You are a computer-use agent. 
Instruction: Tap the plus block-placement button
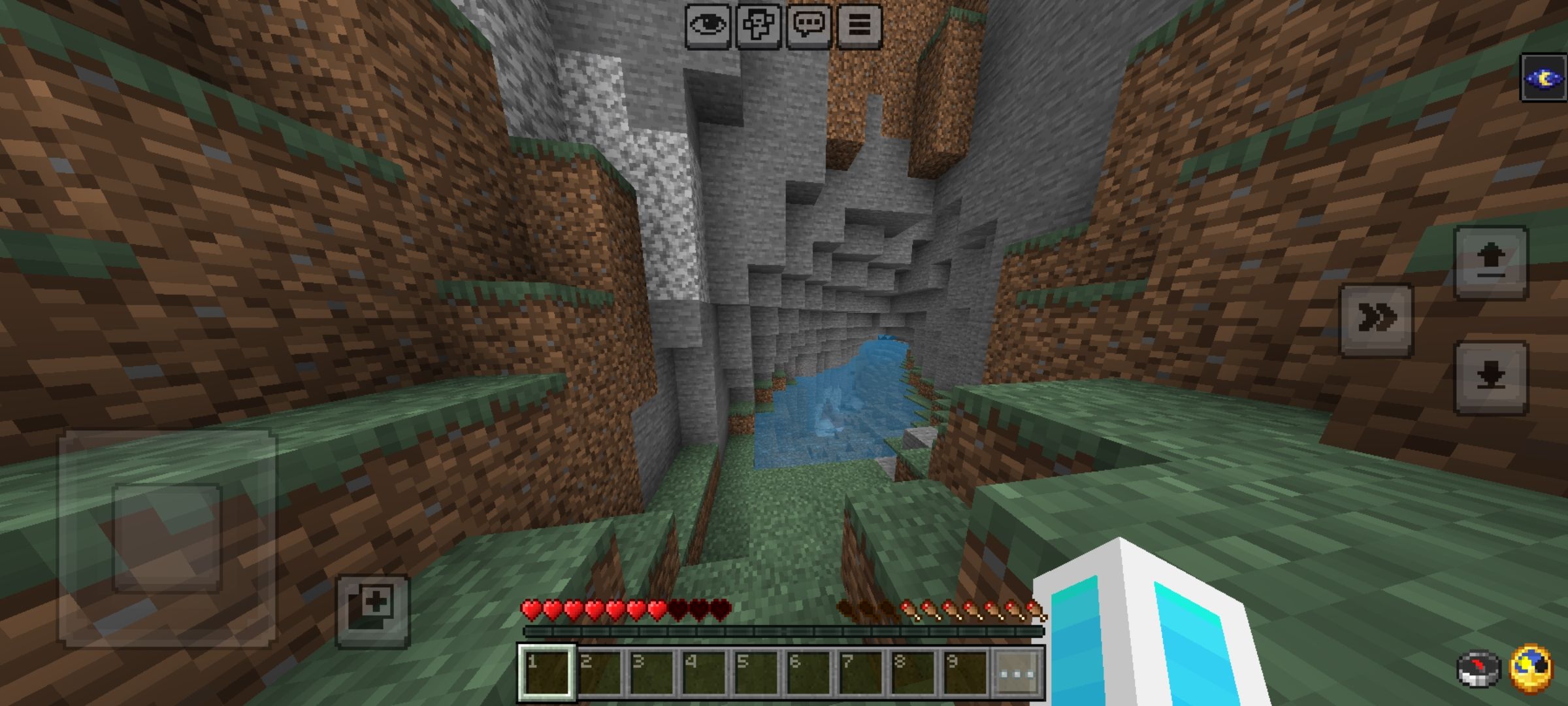pos(373,611)
